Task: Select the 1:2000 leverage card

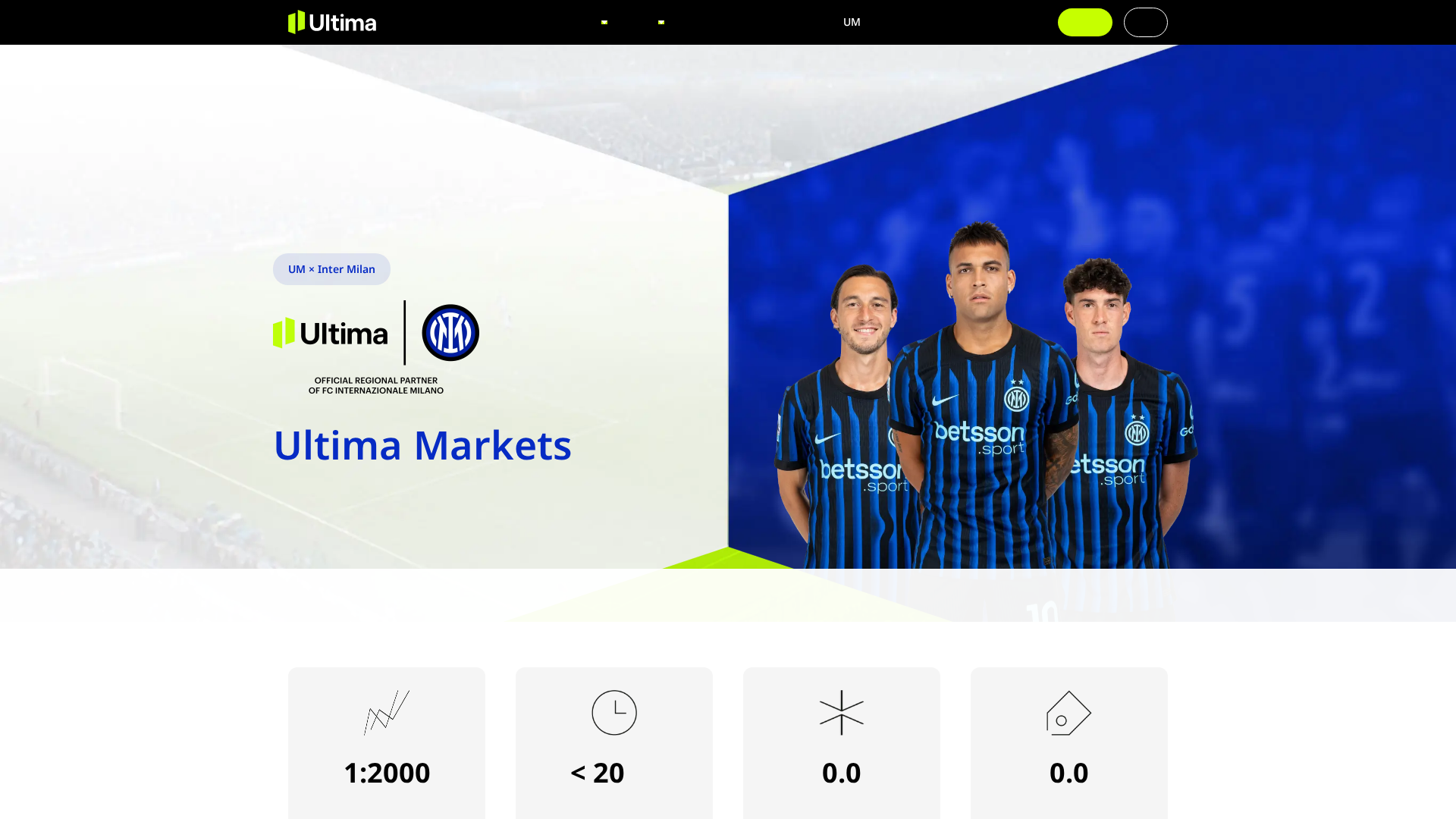Action: (x=386, y=743)
